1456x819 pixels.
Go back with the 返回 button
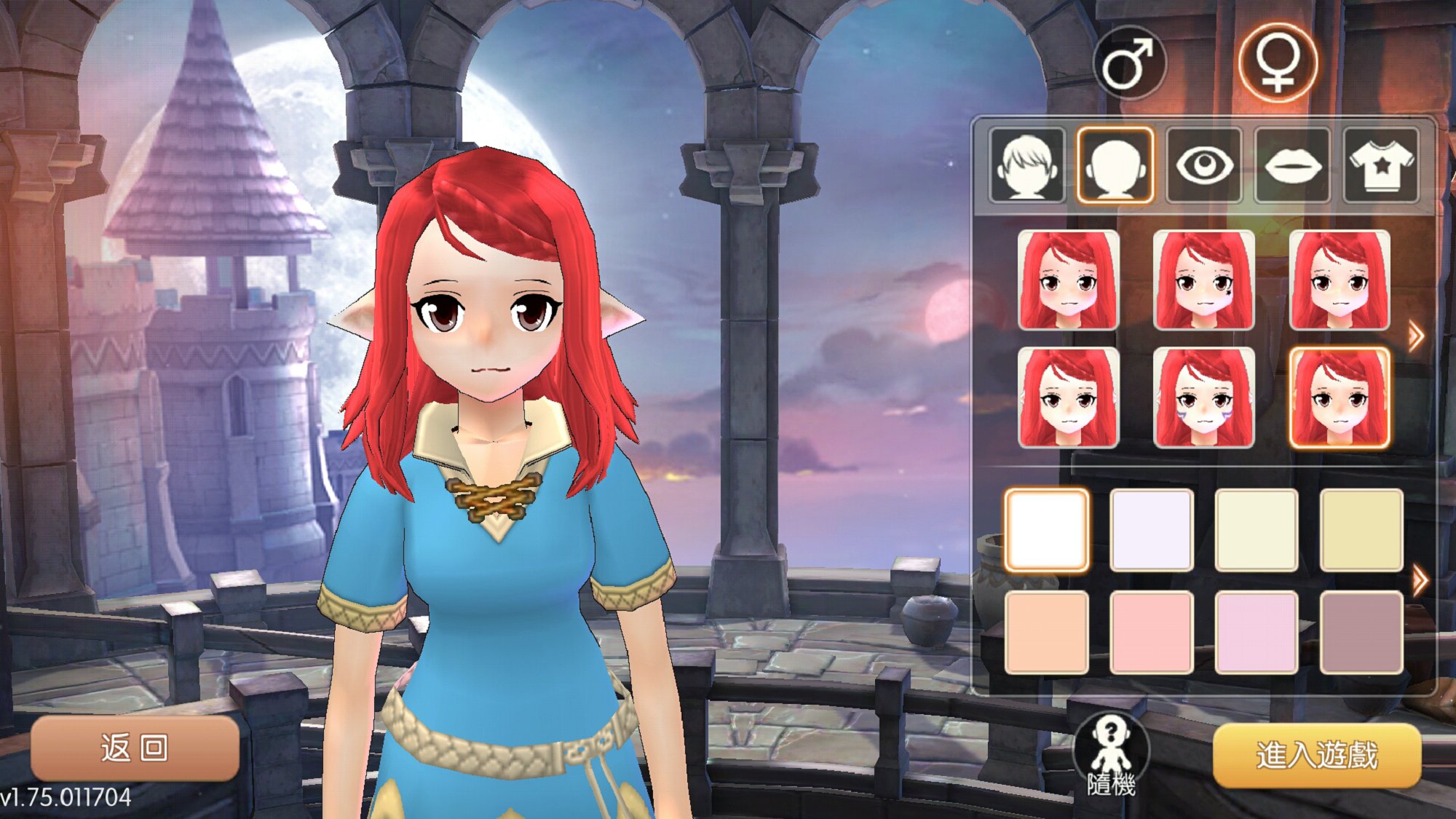click(x=135, y=748)
